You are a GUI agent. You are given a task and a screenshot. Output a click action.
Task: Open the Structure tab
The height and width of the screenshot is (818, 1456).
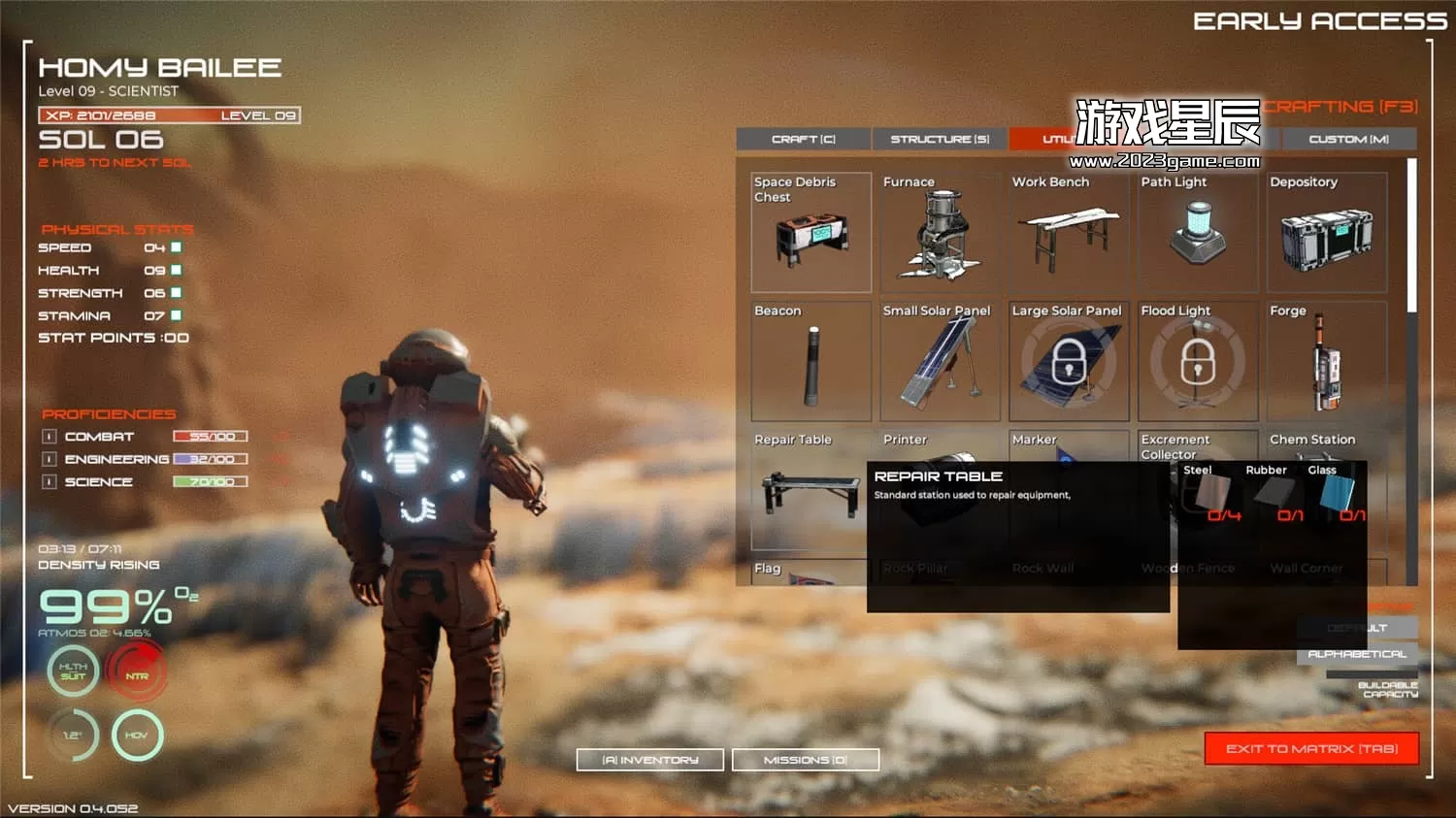pos(940,140)
